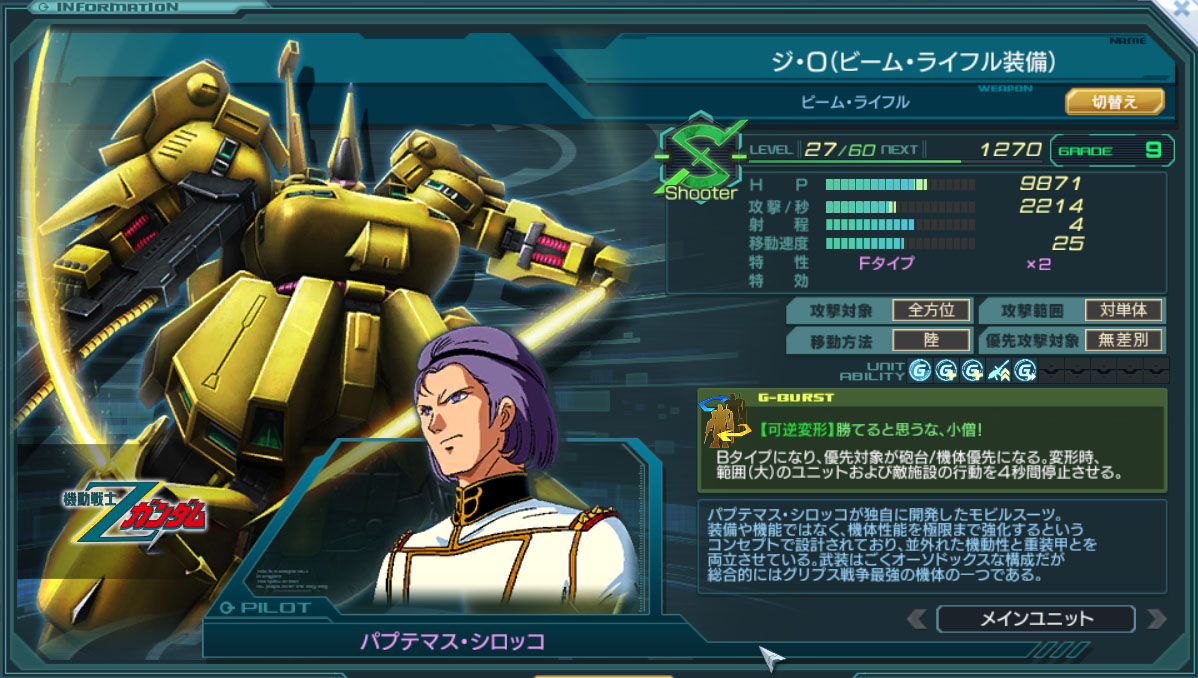Click the G-Burst transformation skill icon
Screen dimensions: 1198x678
click(x=725, y=421)
